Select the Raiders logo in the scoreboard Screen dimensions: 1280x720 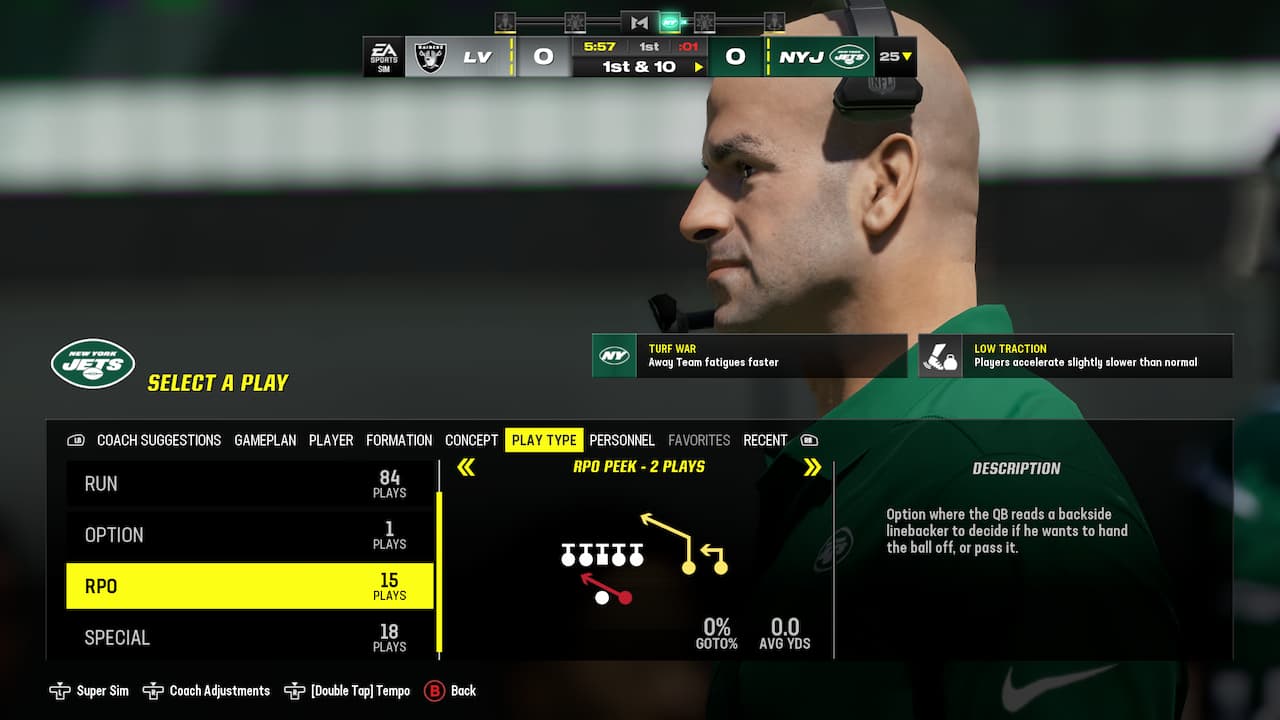tap(432, 56)
